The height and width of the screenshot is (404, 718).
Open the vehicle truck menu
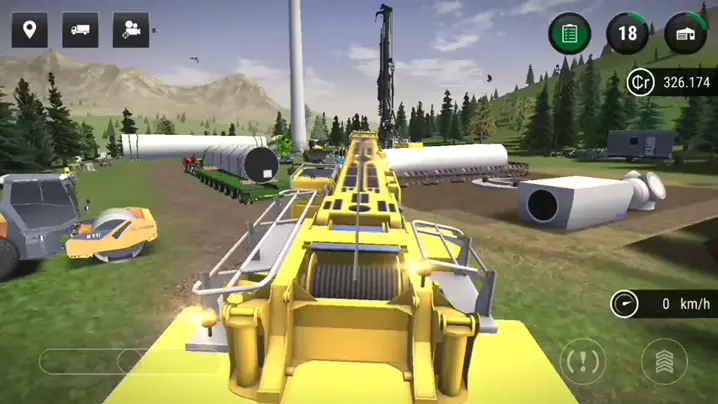tap(80, 30)
